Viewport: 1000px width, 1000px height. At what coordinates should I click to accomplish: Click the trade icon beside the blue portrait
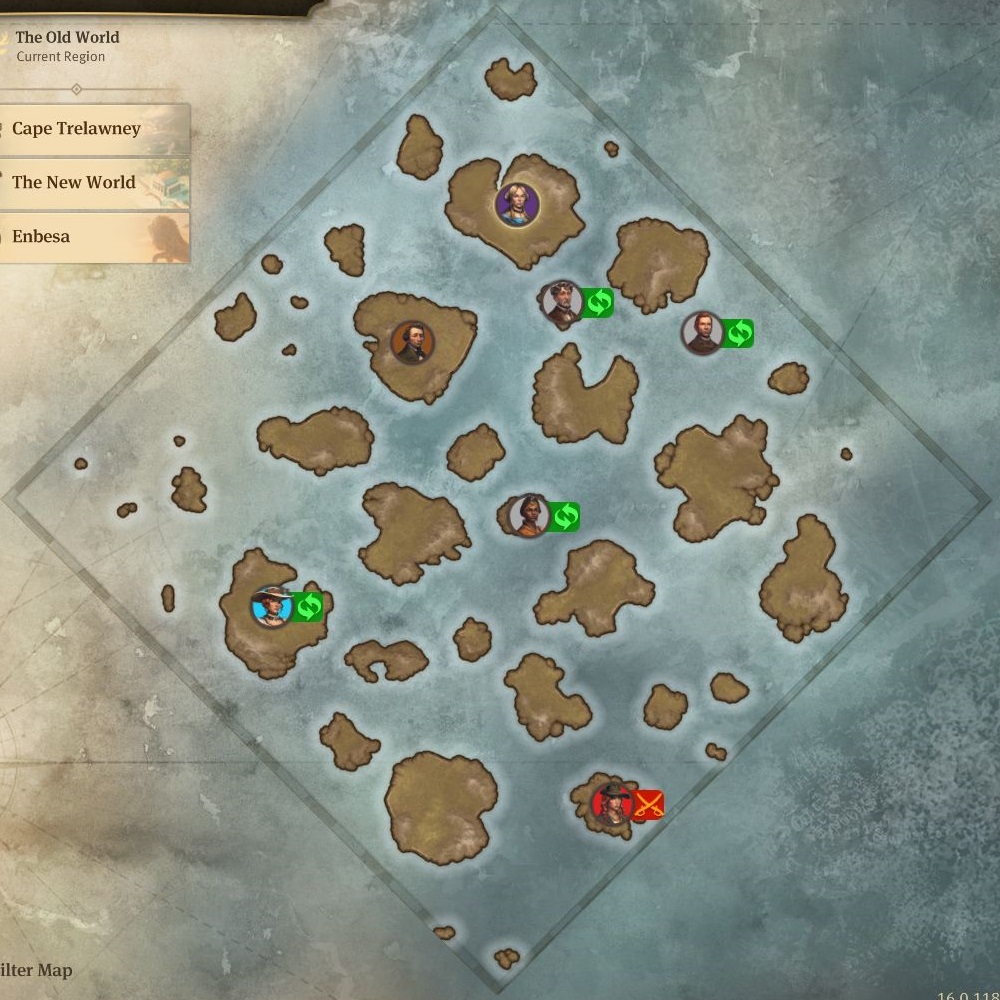pyautogui.click(x=308, y=606)
